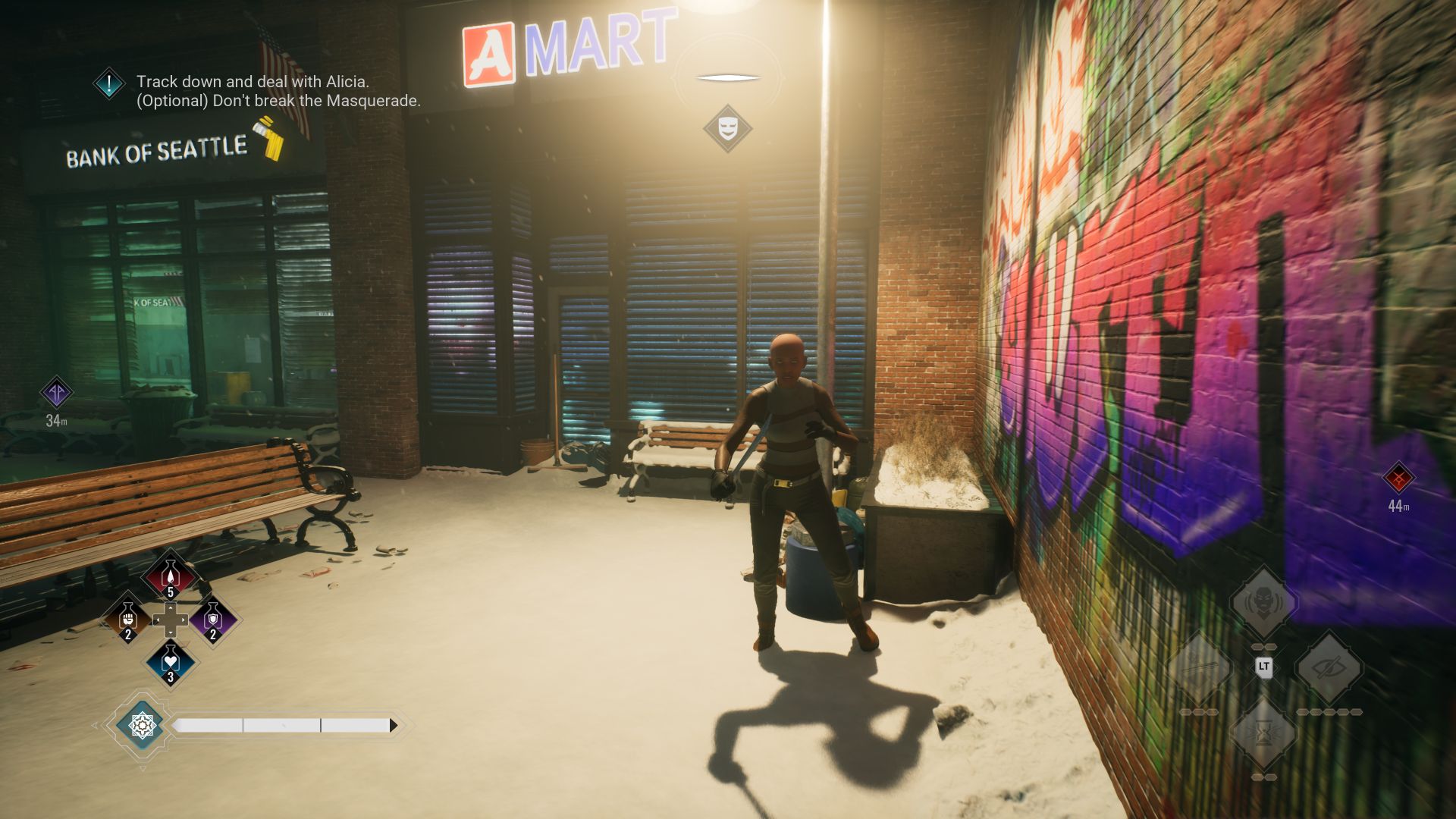Select the red blood-drop elixir slot

tap(170, 578)
